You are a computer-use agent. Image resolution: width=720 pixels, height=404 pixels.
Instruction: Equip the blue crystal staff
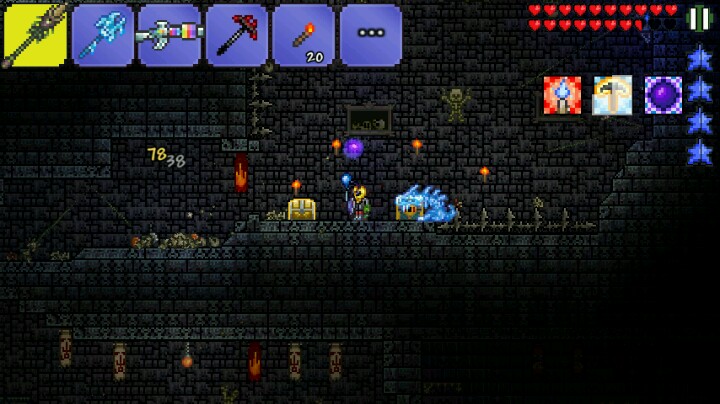coord(102,34)
